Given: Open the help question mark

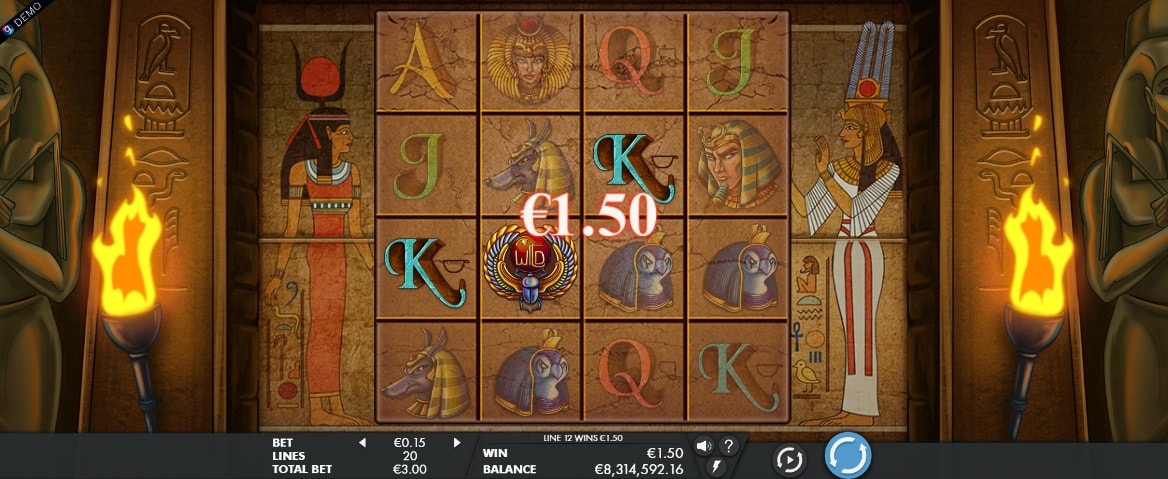Looking at the screenshot, I should [729, 446].
